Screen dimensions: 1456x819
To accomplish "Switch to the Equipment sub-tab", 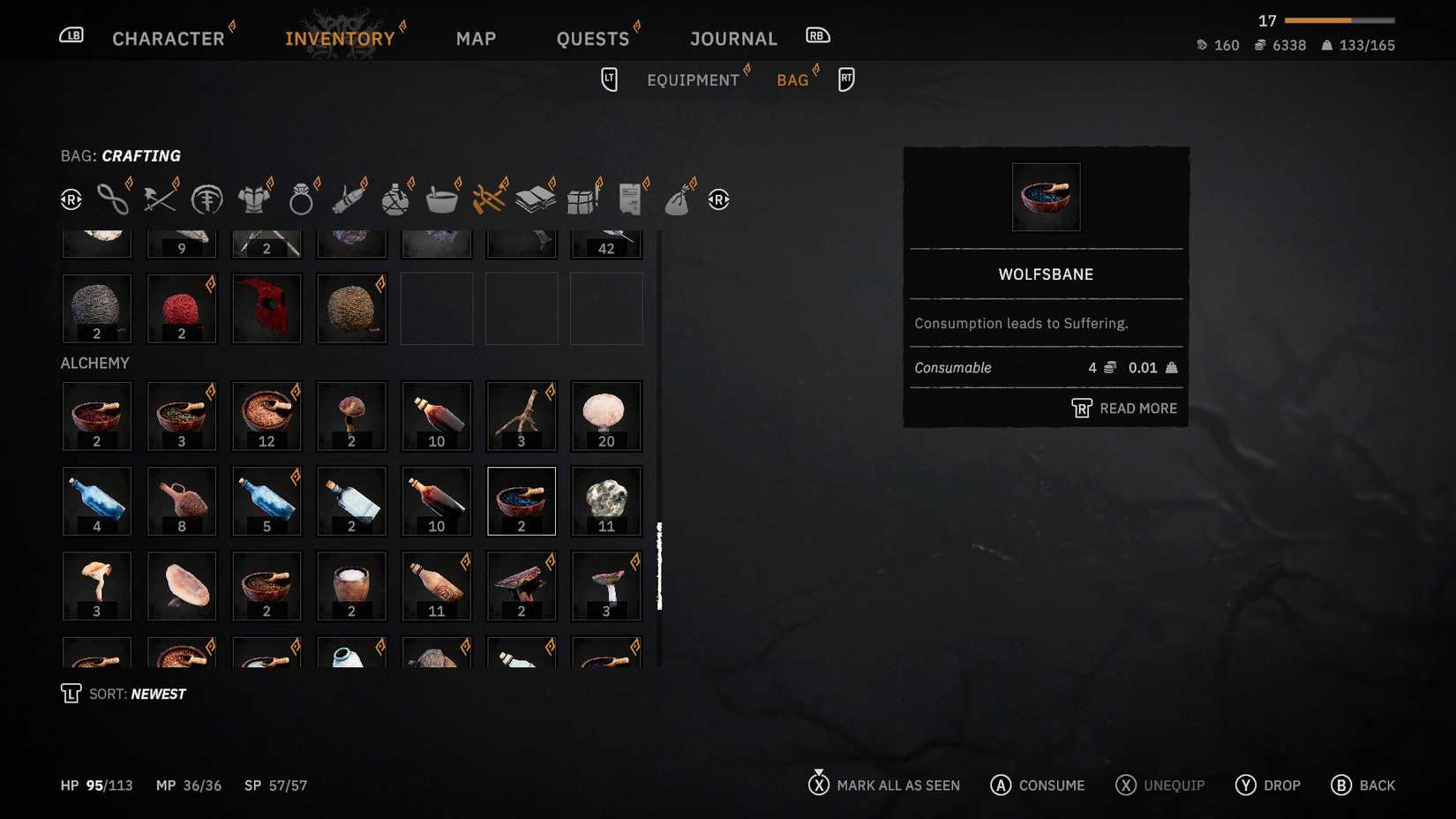I will point(693,80).
